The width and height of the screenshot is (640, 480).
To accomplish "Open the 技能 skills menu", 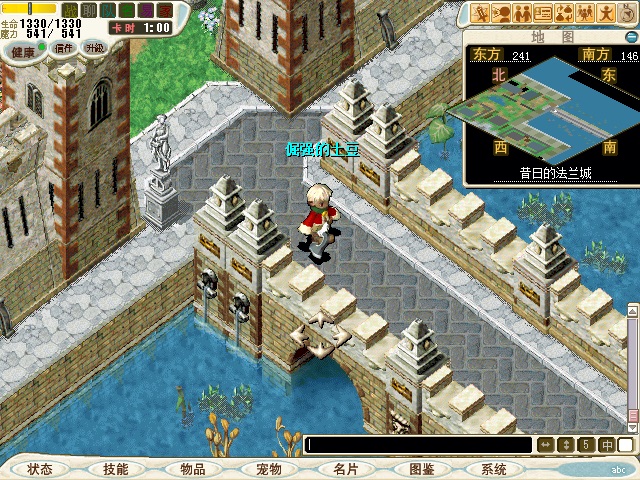I will (115, 469).
